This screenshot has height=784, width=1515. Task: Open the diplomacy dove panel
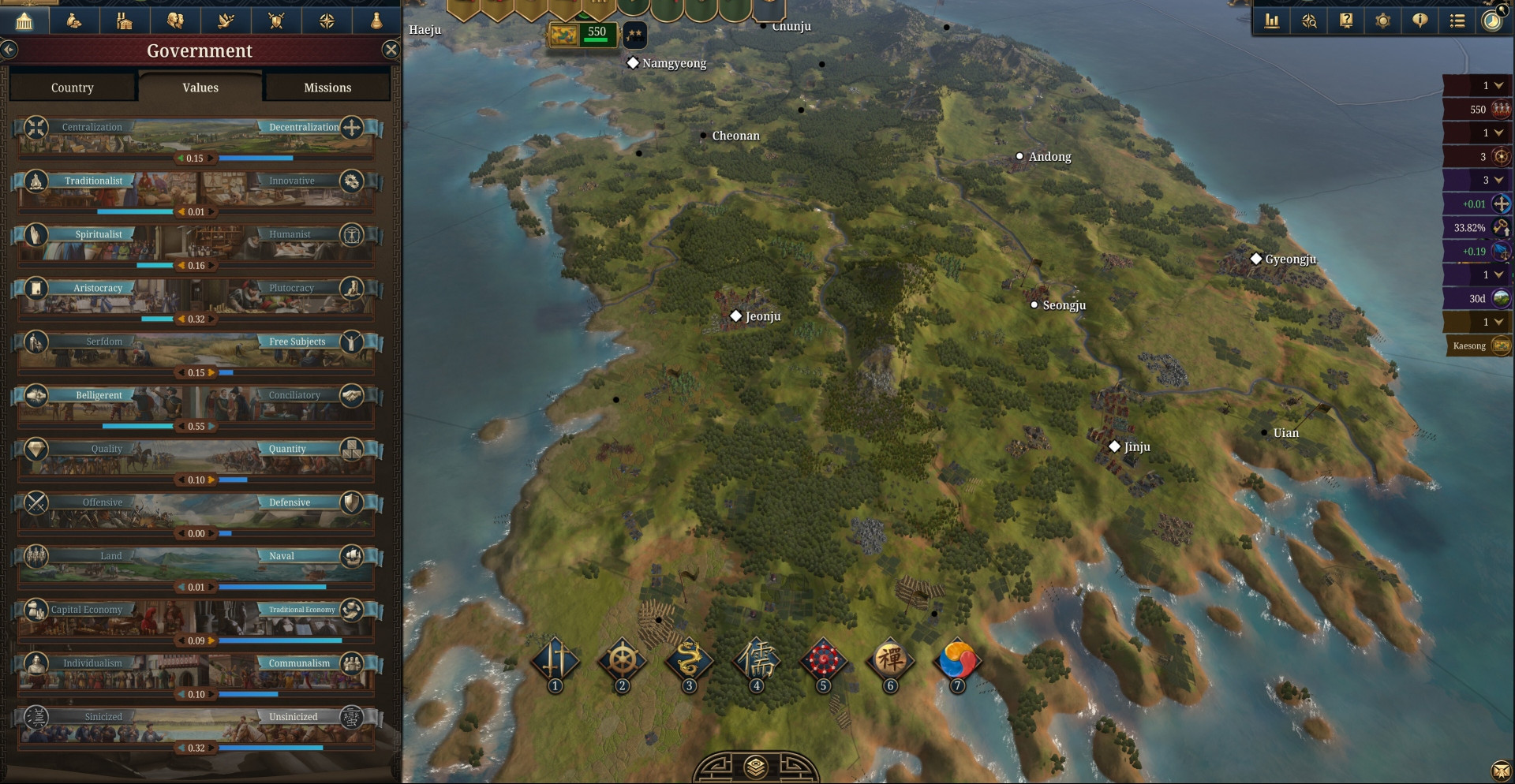click(226, 21)
